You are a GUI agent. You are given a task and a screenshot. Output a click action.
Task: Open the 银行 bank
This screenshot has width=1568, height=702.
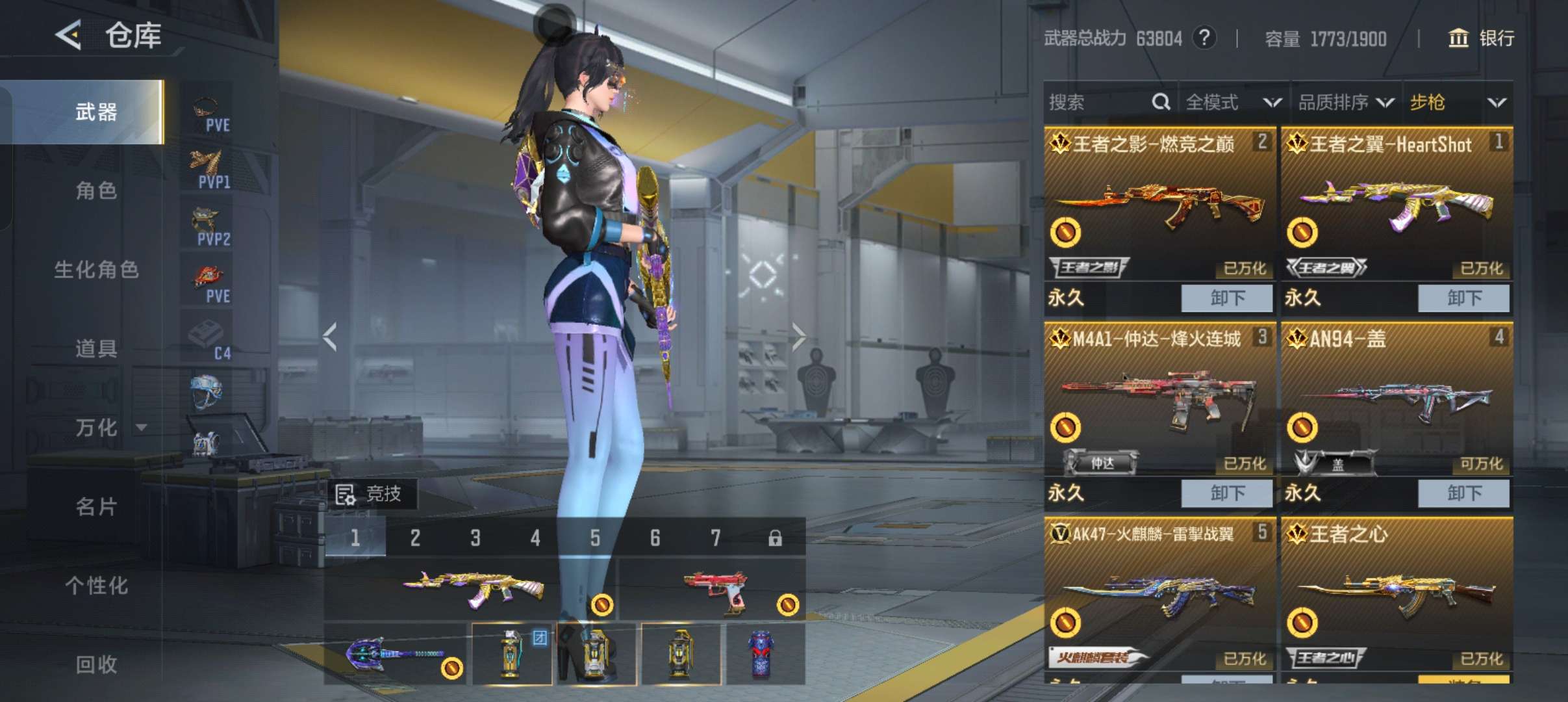pyautogui.click(x=1481, y=38)
